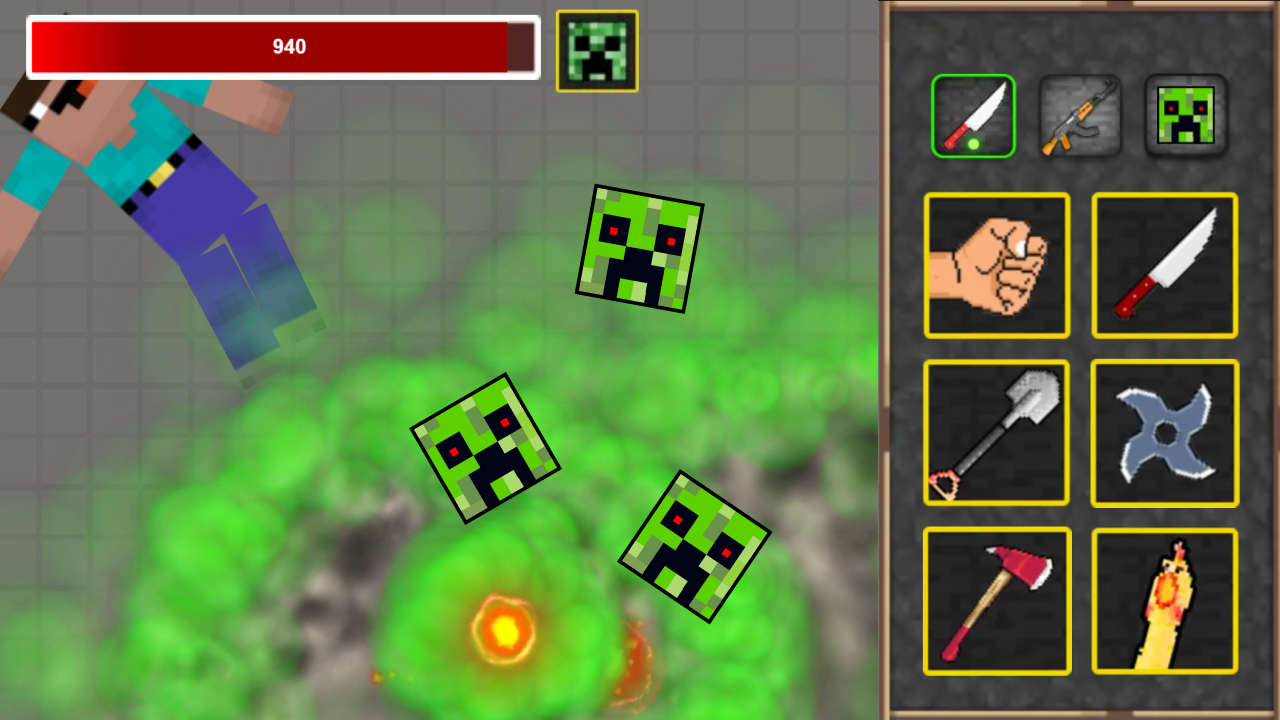
Task: Select the shovel weapon
Action: [x=997, y=433]
